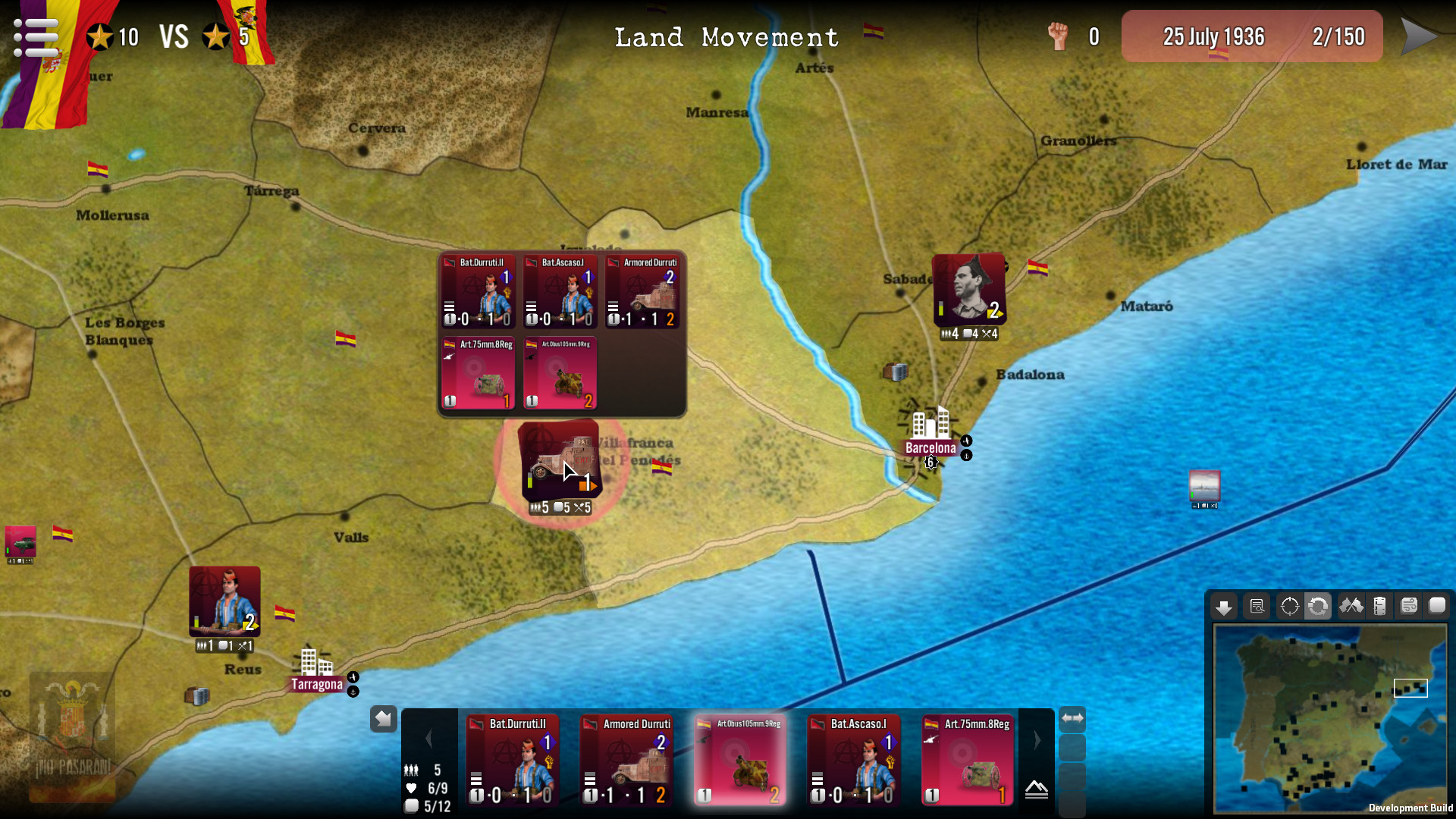Select the crosshair targeting icon above the minimap
Viewport: 1456px width, 819px height.
1288,605
